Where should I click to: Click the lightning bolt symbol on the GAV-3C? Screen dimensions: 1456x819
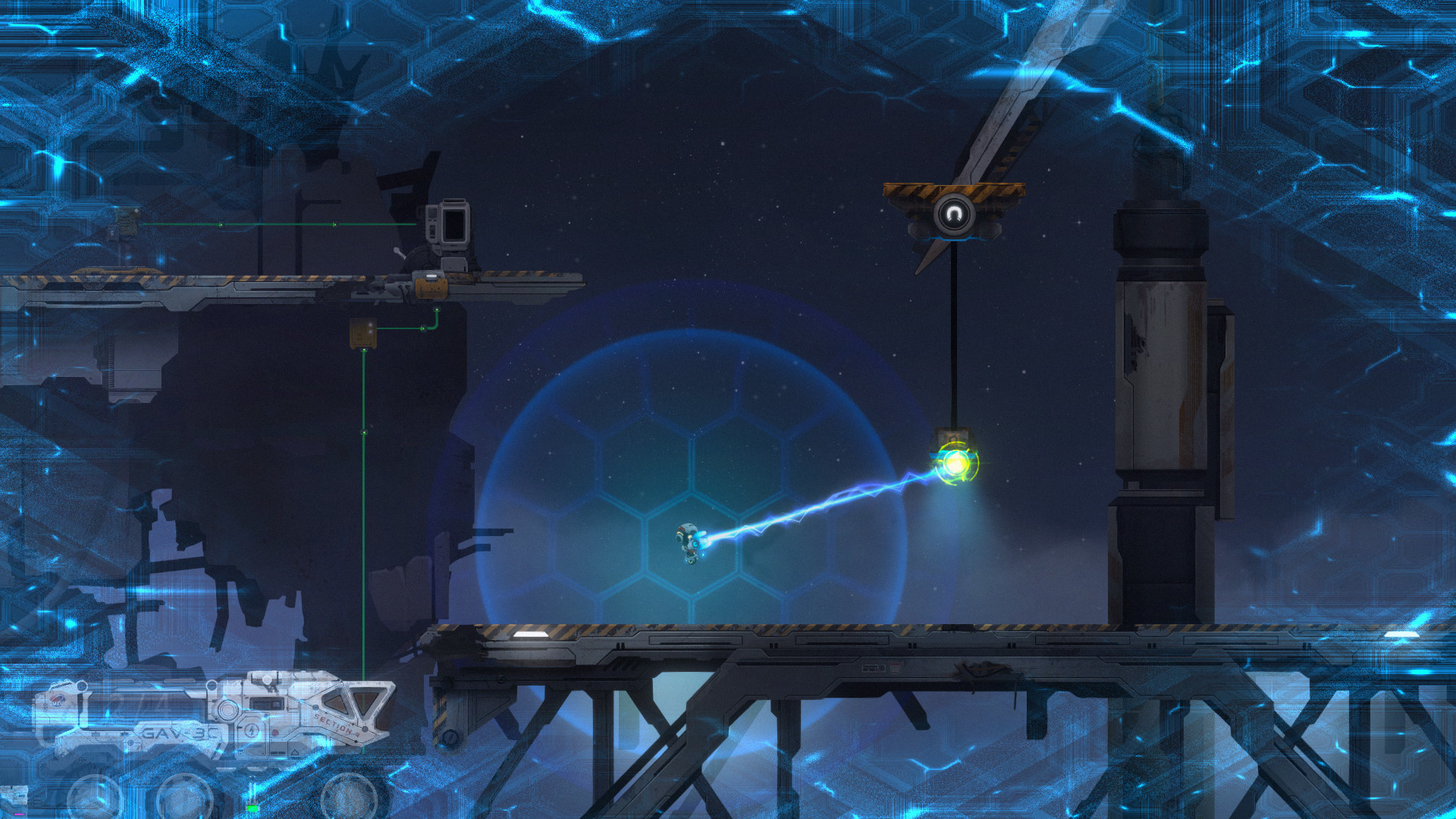(253, 729)
